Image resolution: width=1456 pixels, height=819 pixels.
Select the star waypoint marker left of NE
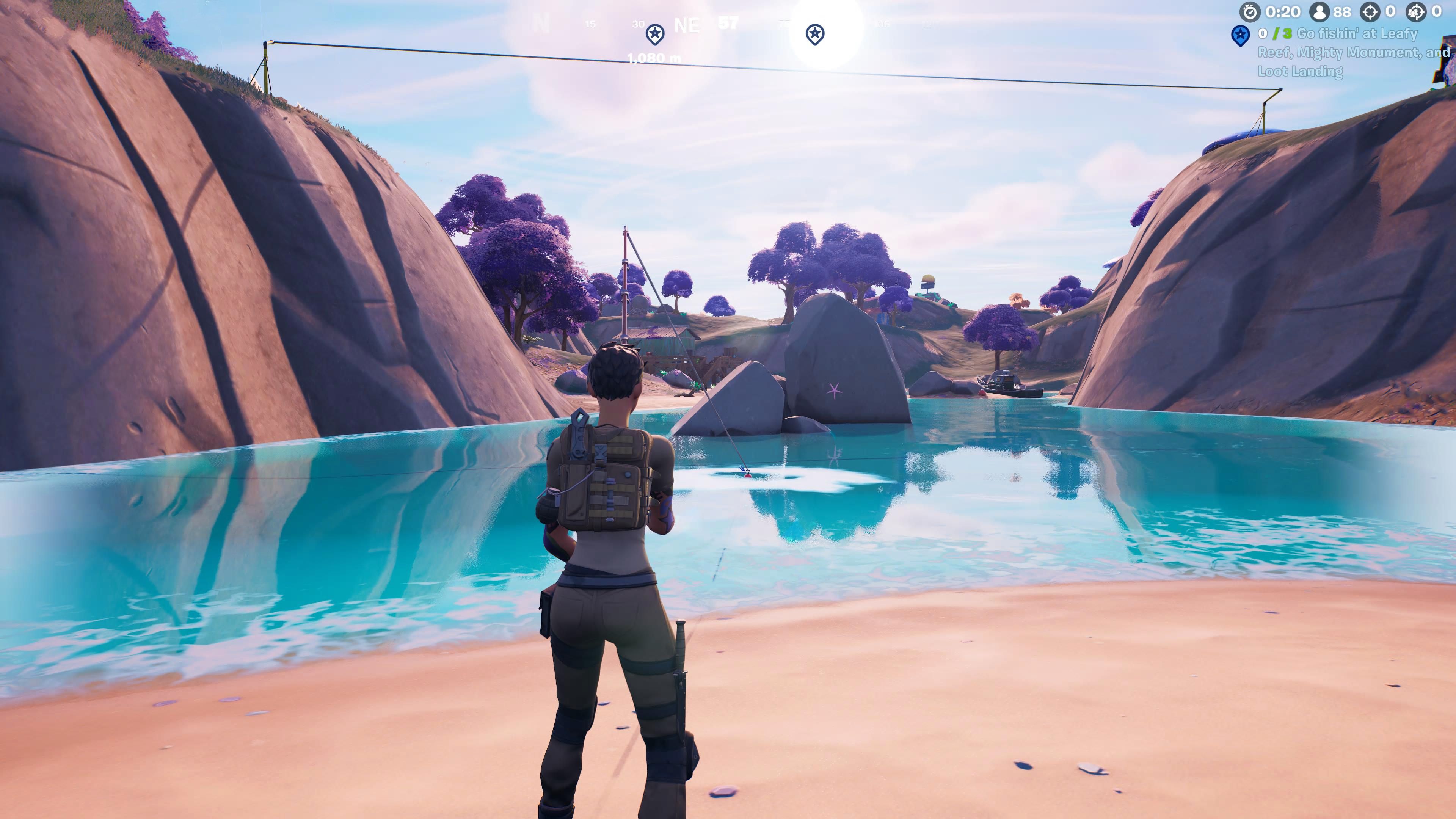pyautogui.click(x=655, y=34)
